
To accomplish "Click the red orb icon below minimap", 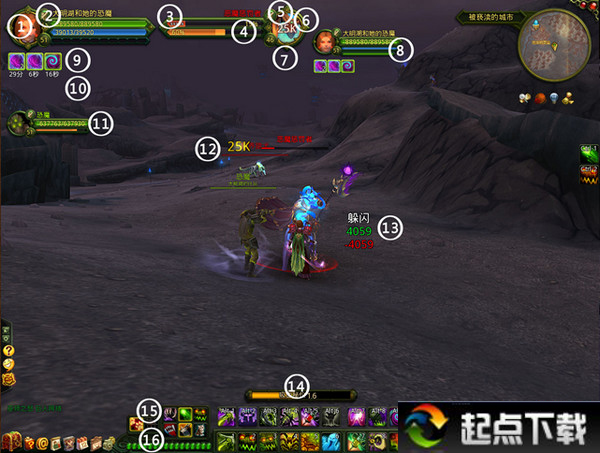I will [x=541, y=97].
